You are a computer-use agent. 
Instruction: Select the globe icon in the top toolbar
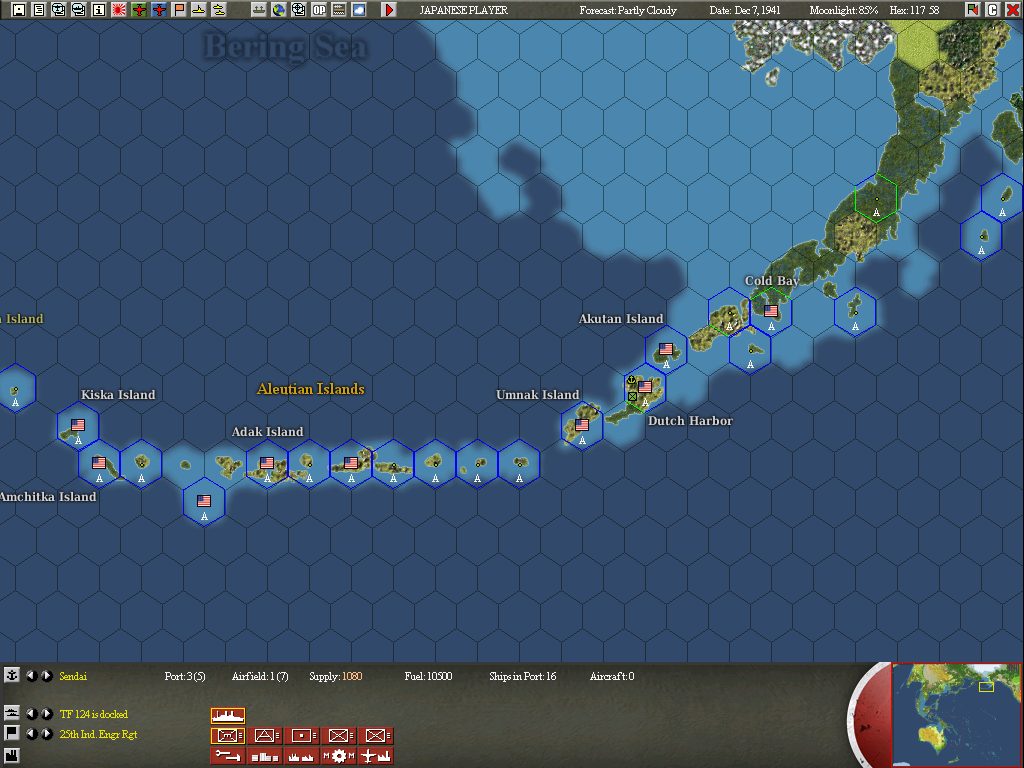click(278, 10)
